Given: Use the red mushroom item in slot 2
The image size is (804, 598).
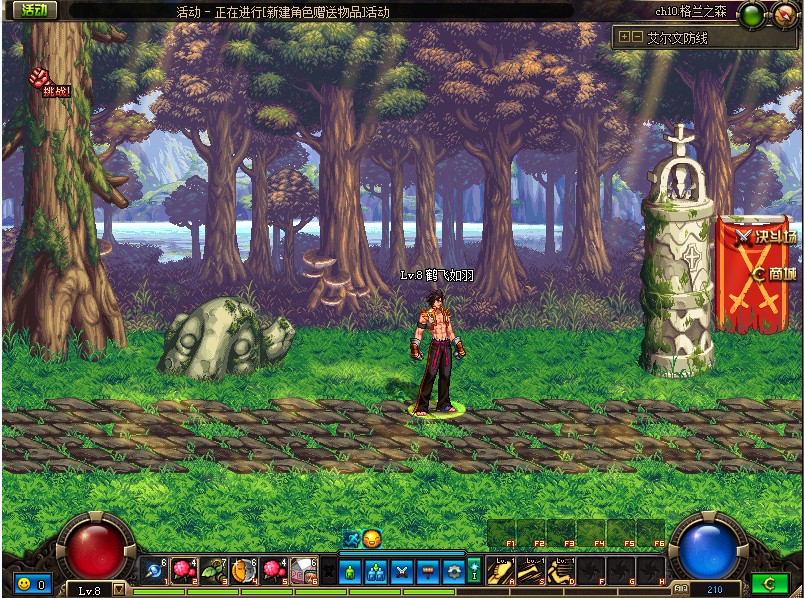Looking at the screenshot, I should (x=182, y=570).
